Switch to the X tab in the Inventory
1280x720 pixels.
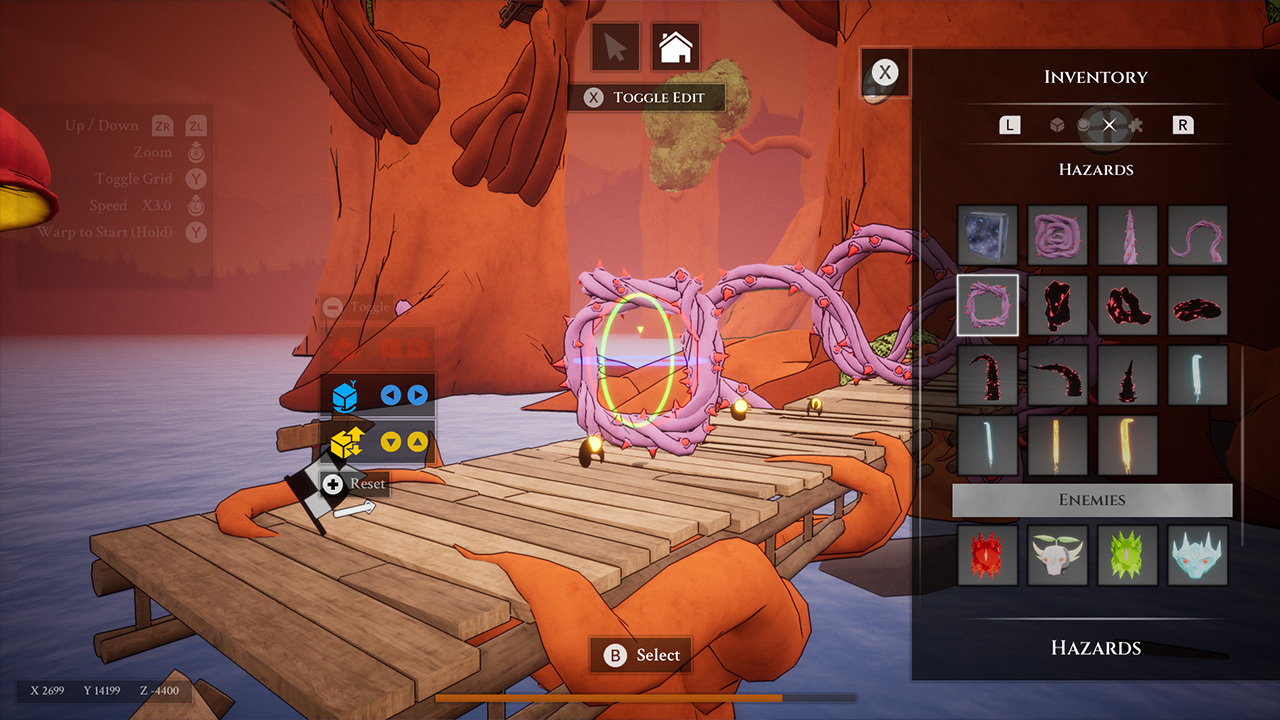(x=1108, y=124)
